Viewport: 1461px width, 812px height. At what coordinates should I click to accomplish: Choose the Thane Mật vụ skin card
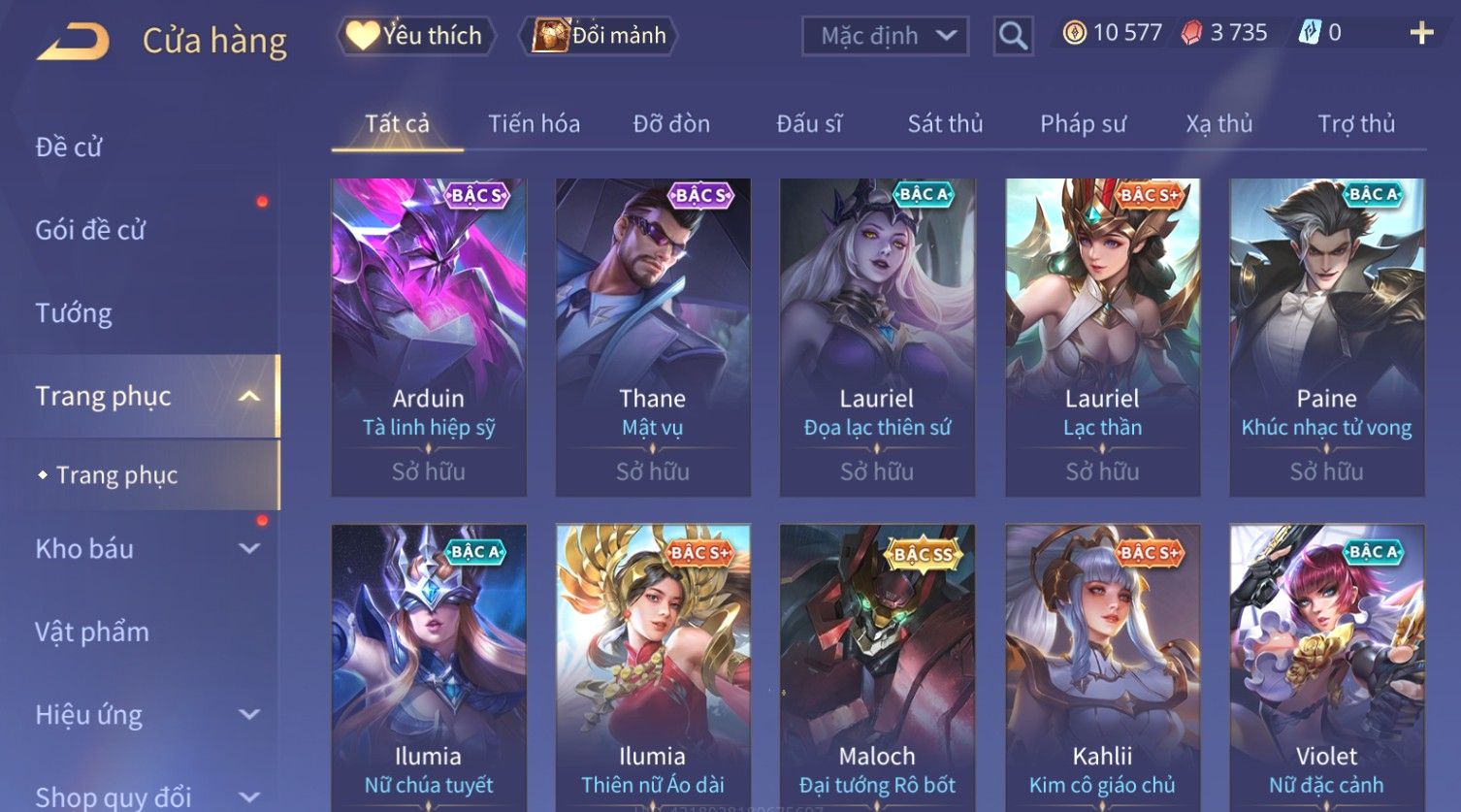653,337
